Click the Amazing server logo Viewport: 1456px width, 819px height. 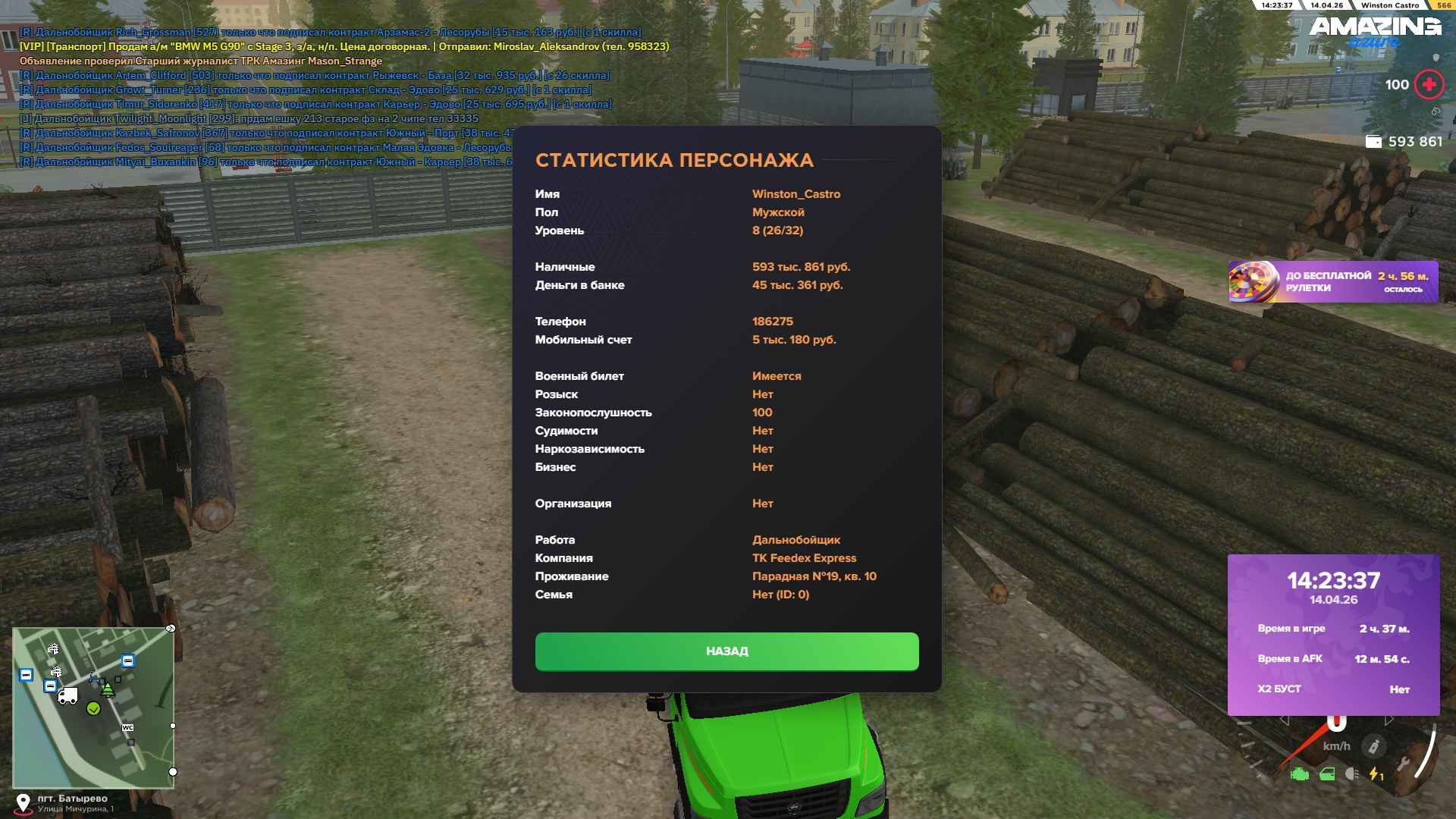[x=1374, y=30]
